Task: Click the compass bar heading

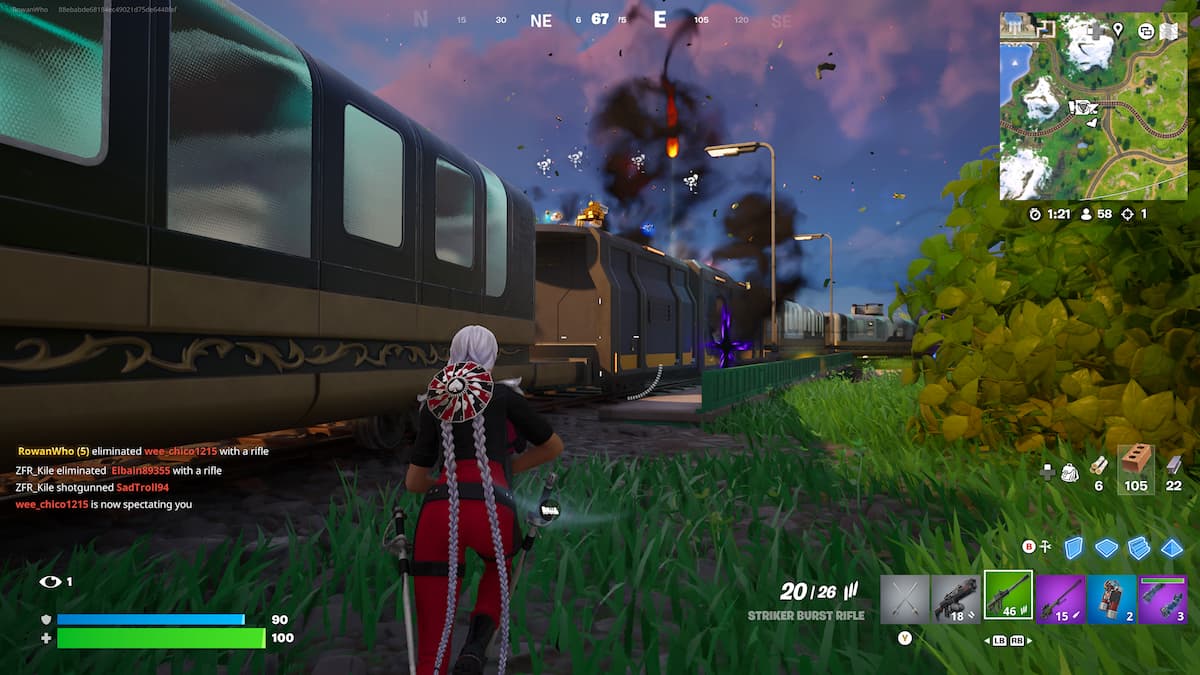Action: click(x=600, y=19)
